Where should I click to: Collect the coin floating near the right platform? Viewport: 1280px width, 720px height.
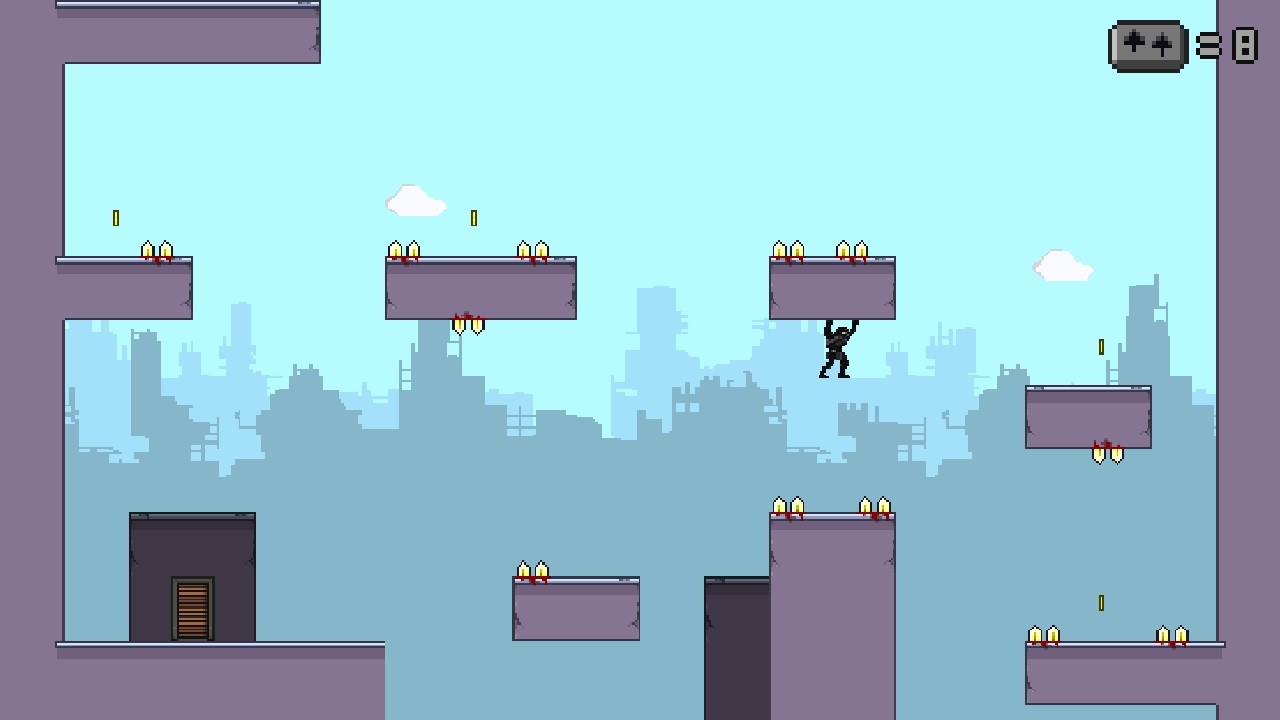pos(1102,347)
